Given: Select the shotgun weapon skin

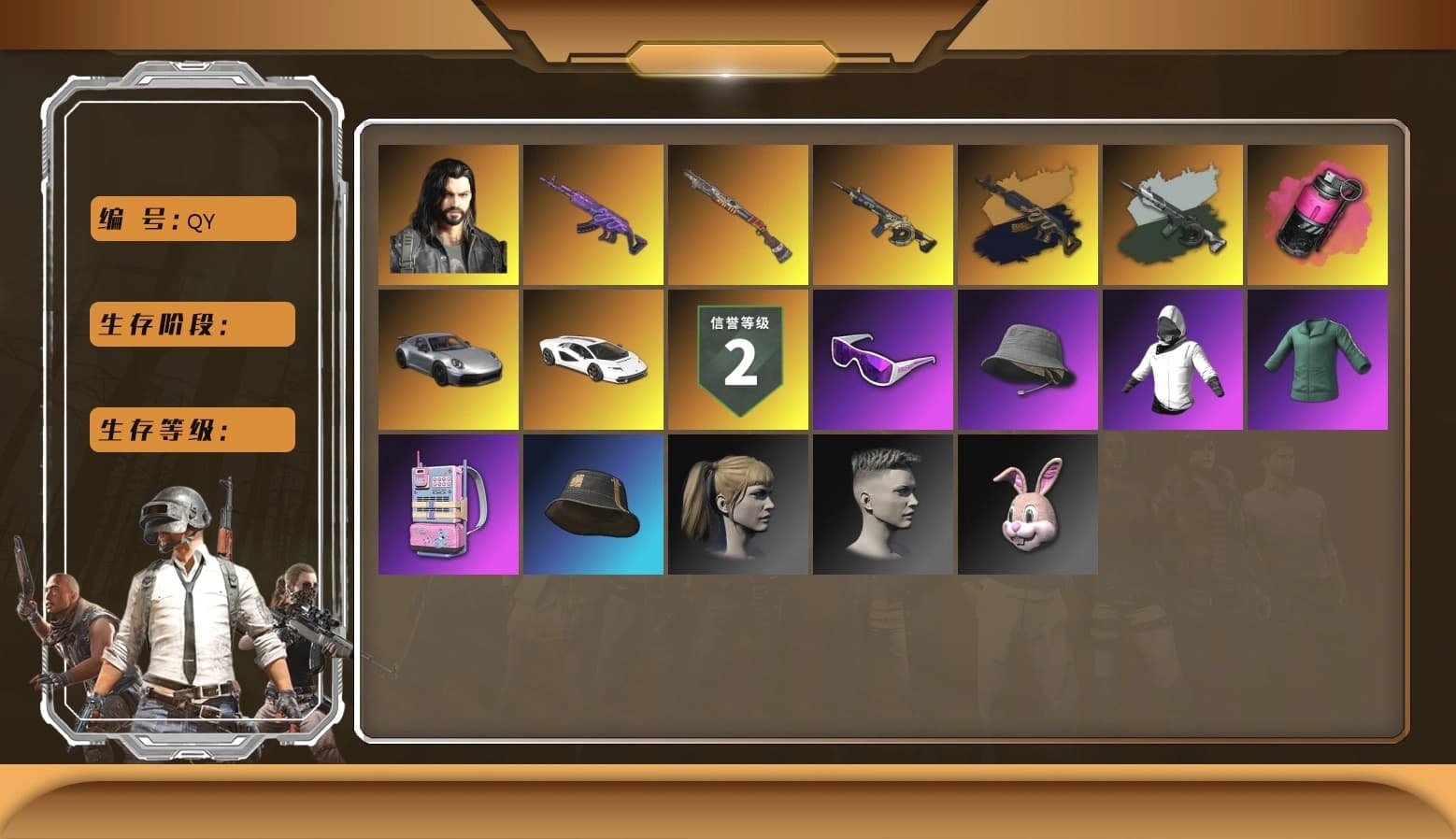Looking at the screenshot, I should tap(738, 214).
